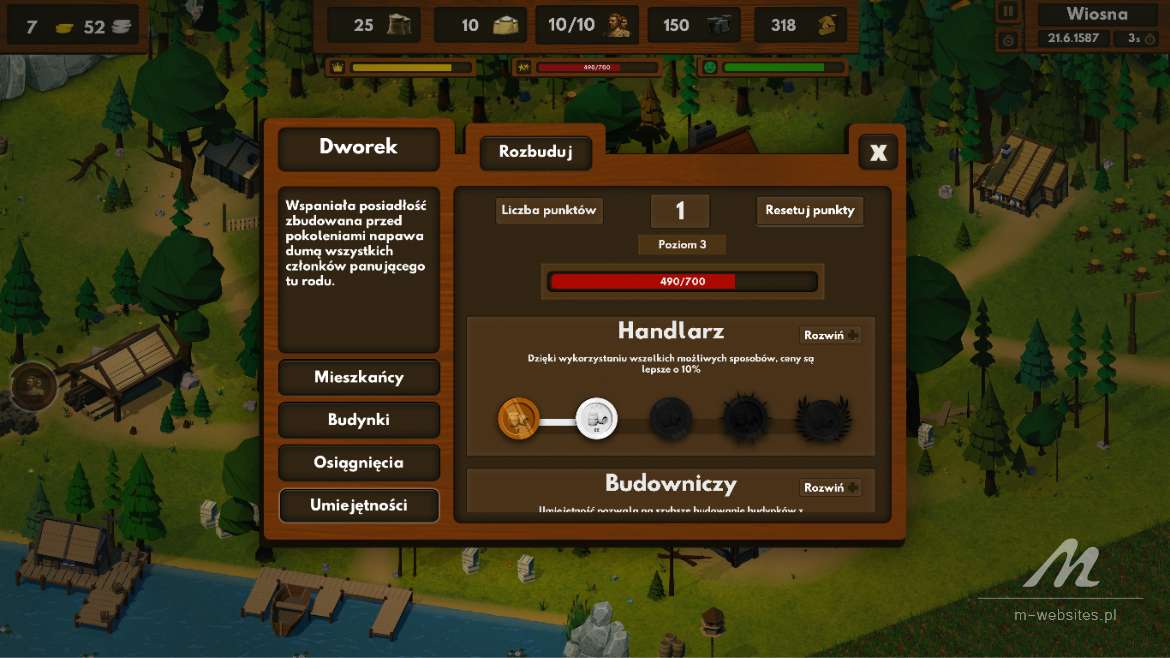Click the round villagers icon on left edge
Viewport: 1170px width, 658px height.
[33, 382]
